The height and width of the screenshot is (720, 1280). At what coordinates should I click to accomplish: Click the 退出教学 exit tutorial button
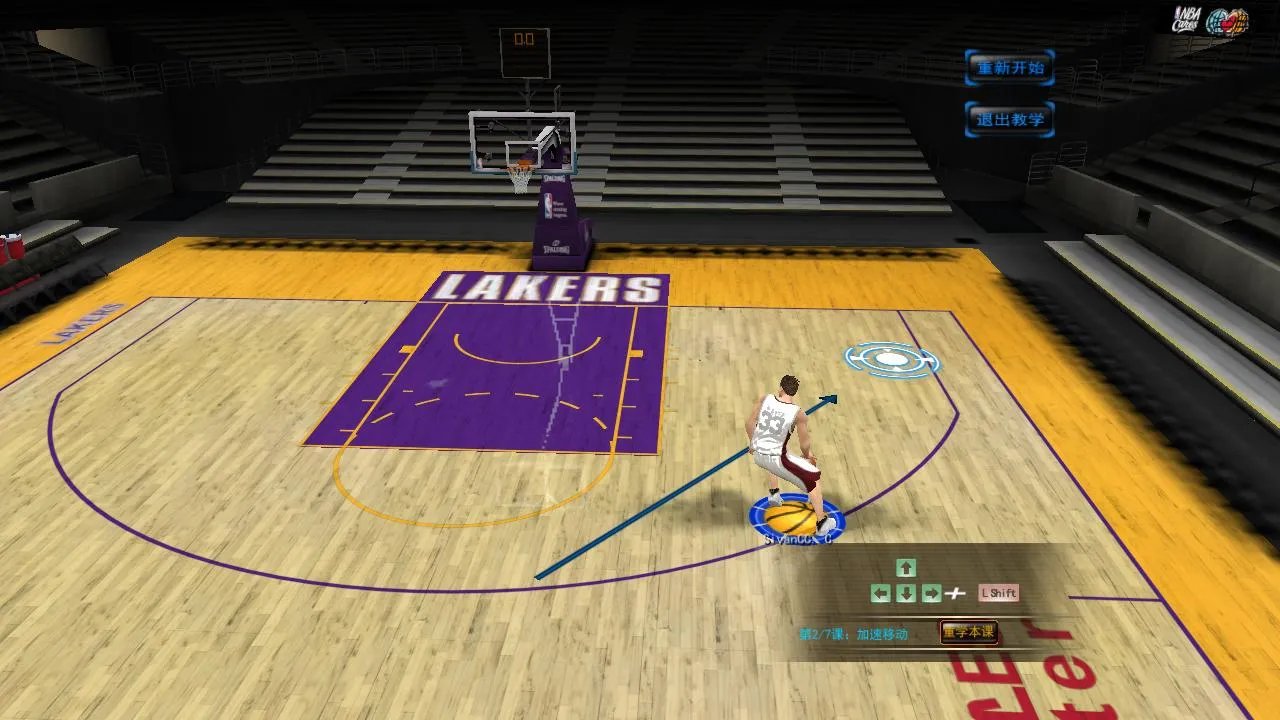(1009, 117)
